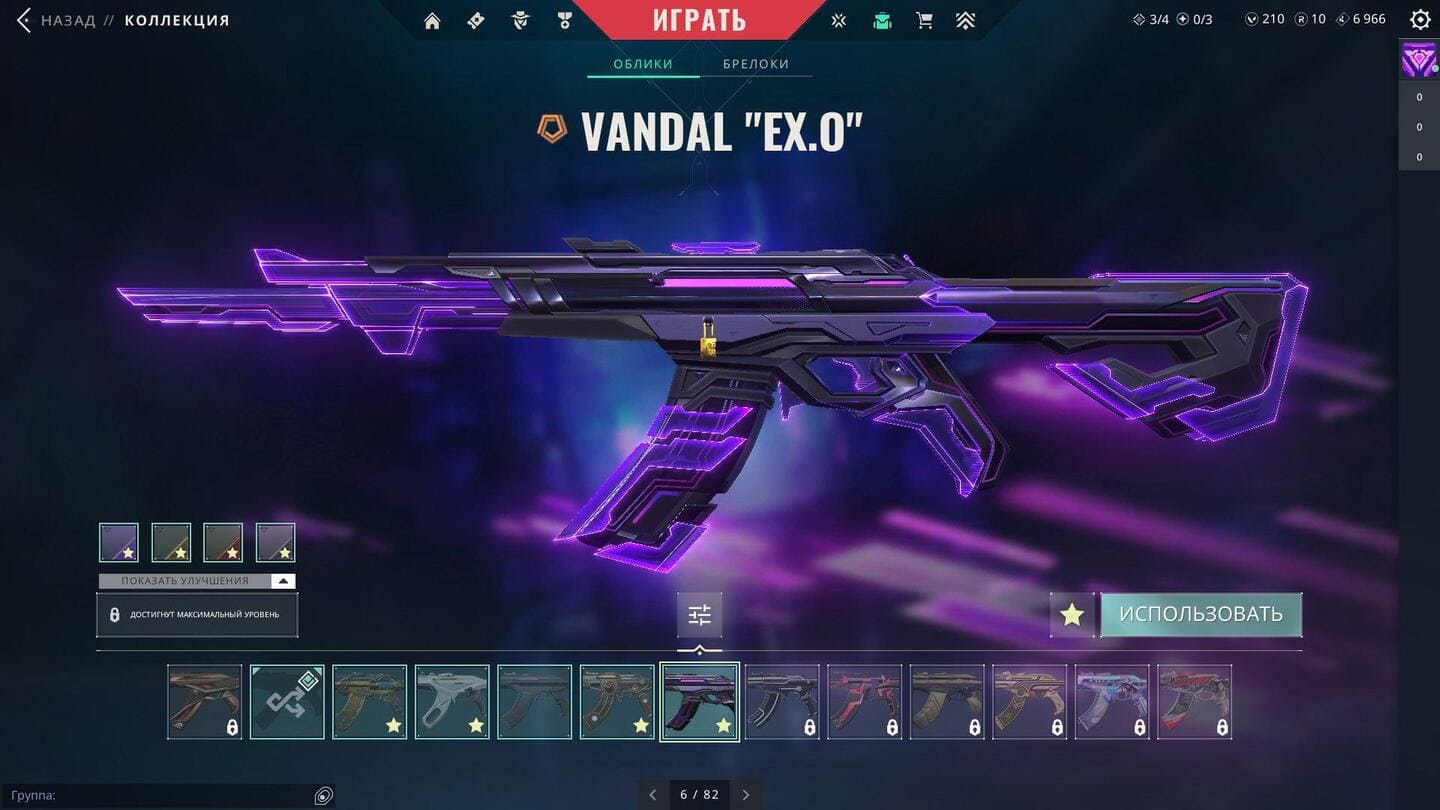Toggle the favorite star beside ИСПОЛЬЗОВАТЬ
This screenshot has width=1440, height=810.
click(x=1072, y=614)
